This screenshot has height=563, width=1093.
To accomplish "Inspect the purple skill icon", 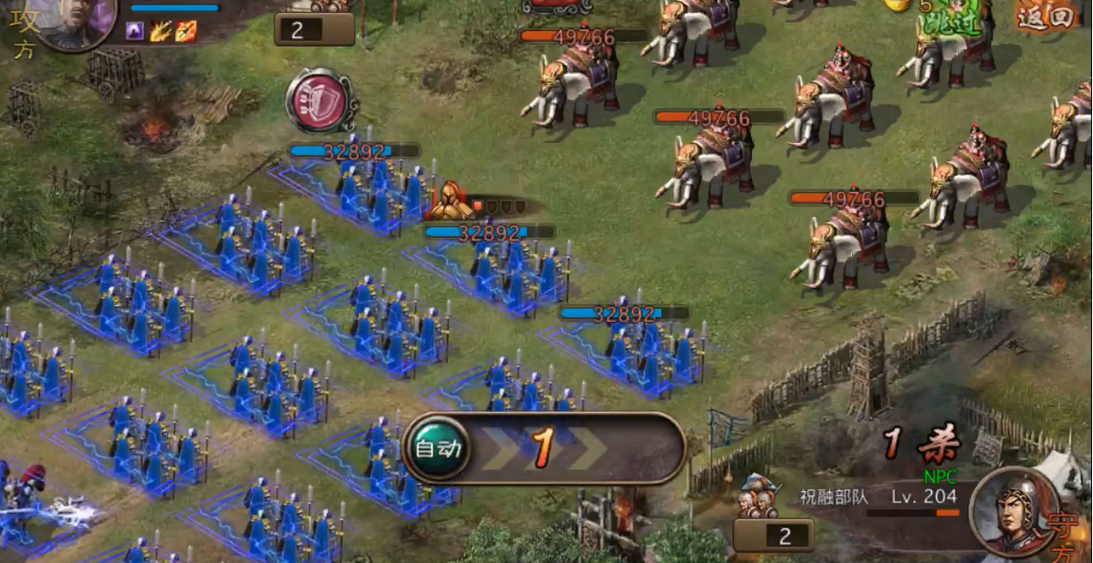I will click(135, 32).
